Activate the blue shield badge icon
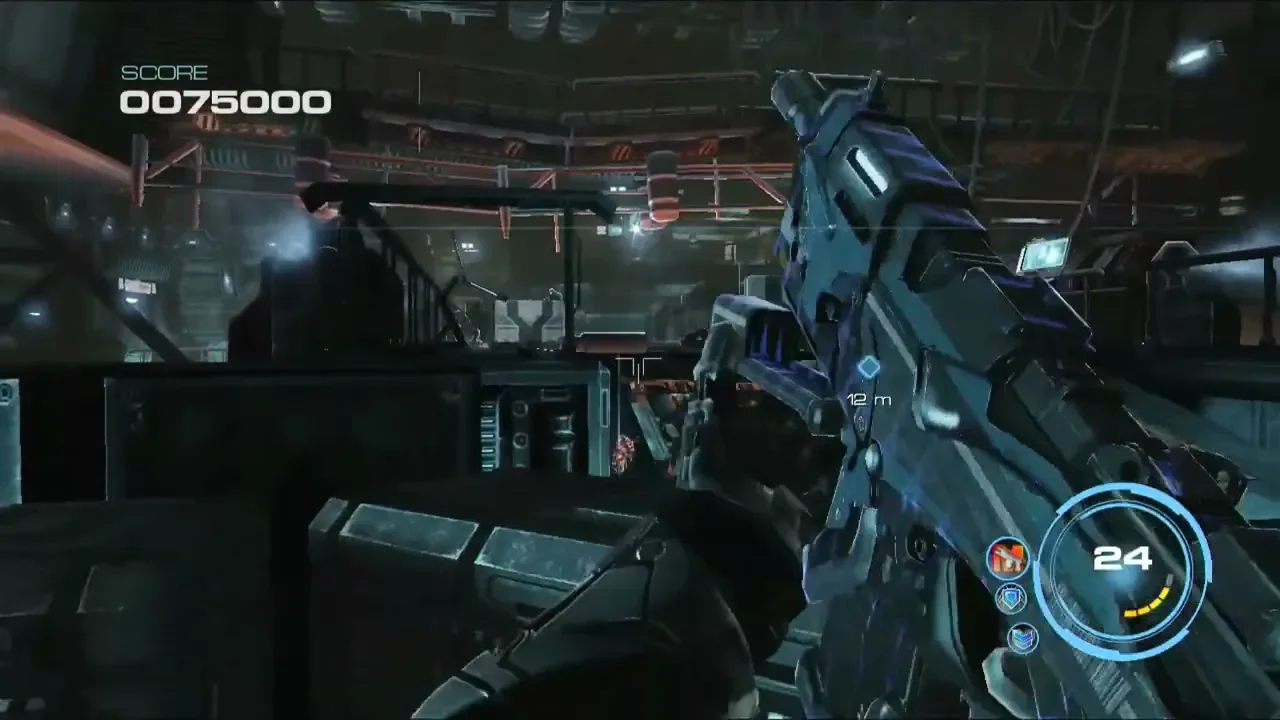 click(x=1011, y=598)
